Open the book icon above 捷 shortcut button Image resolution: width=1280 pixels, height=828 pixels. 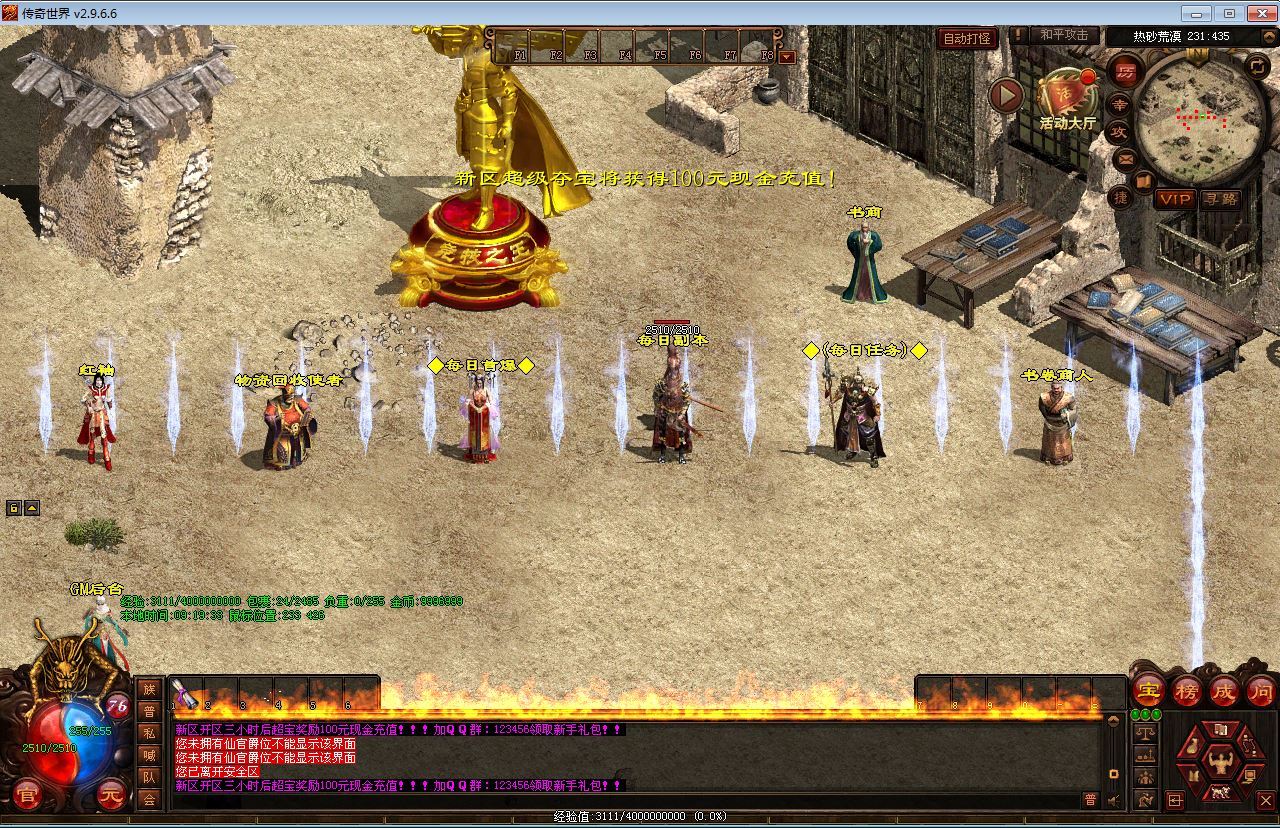click(x=1144, y=180)
